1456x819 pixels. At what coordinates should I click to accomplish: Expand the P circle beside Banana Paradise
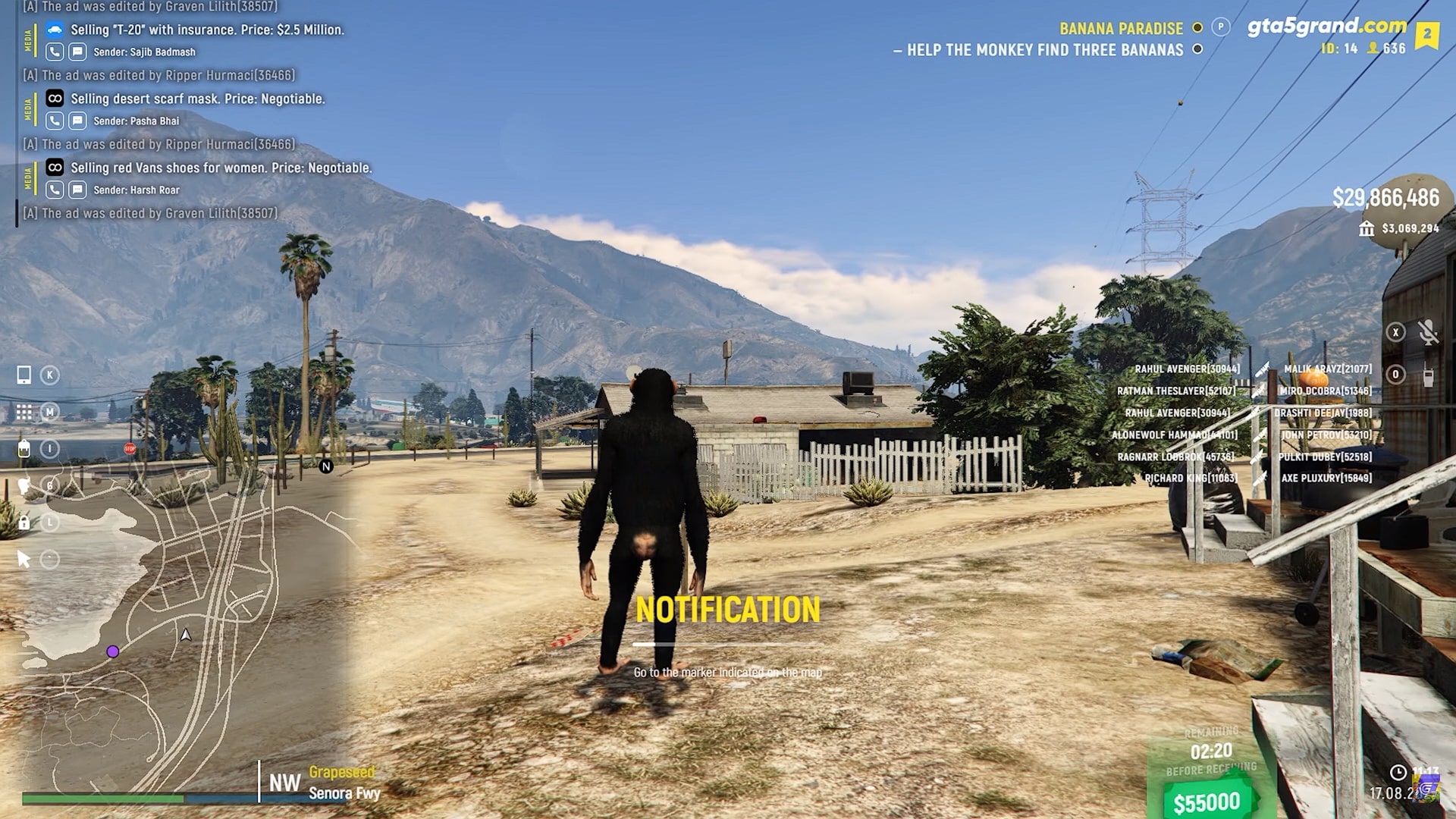point(1221,27)
